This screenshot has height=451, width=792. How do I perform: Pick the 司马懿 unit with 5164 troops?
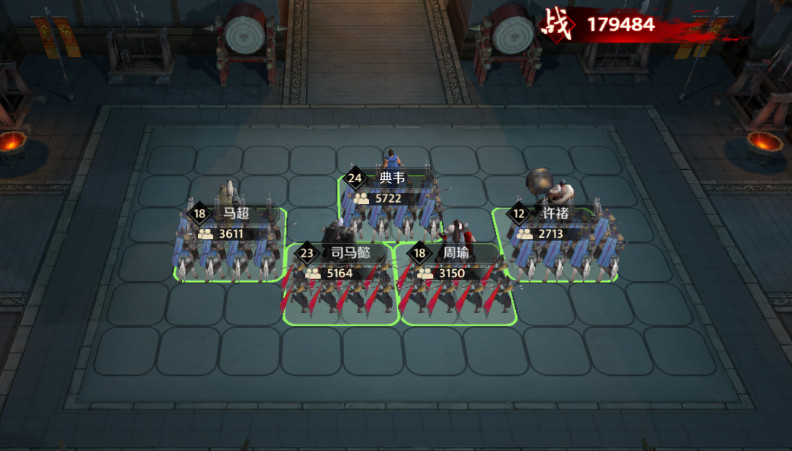(340, 287)
